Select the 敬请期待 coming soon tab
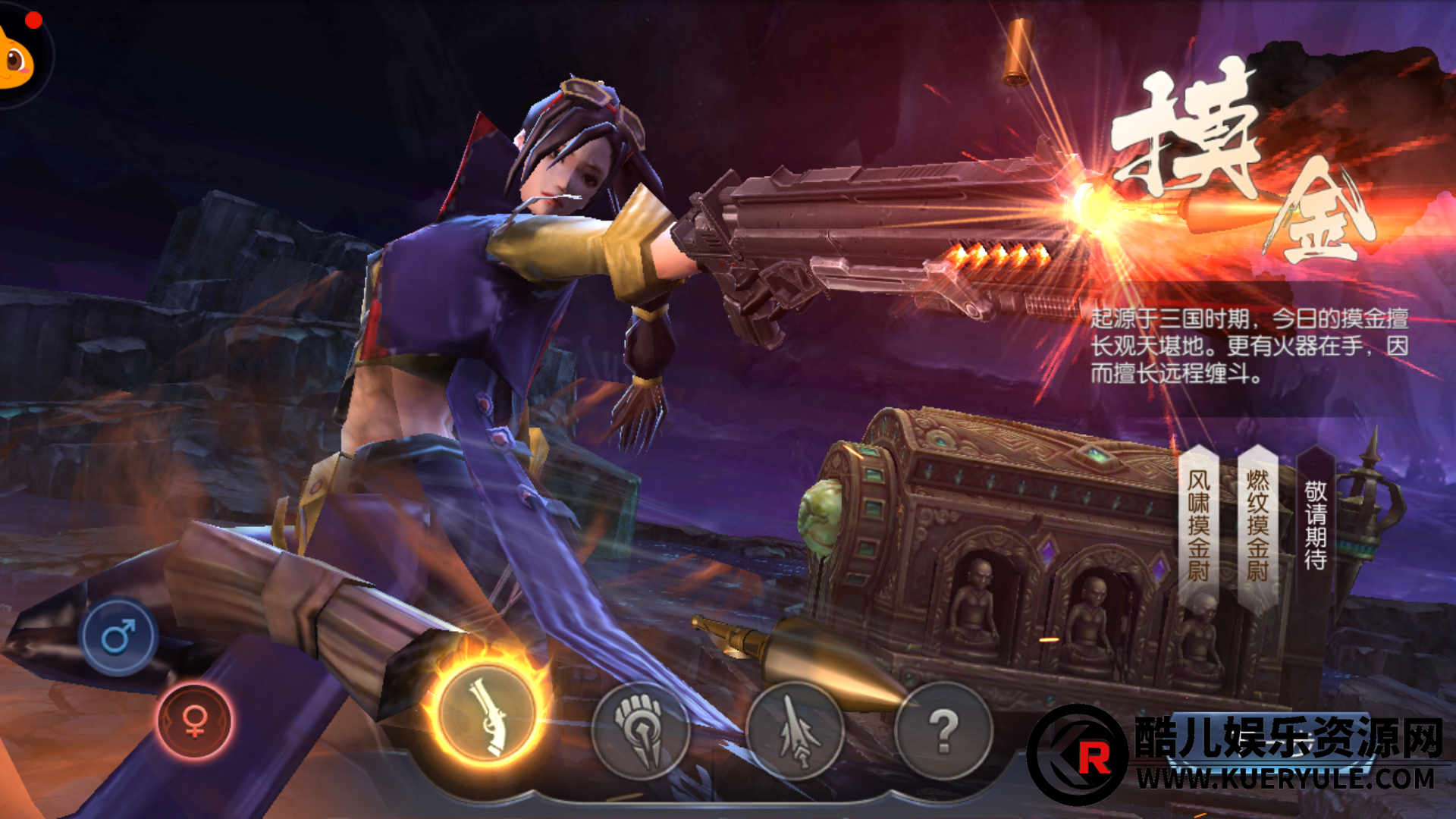Screen dimensions: 1456x819 click(x=1316, y=525)
